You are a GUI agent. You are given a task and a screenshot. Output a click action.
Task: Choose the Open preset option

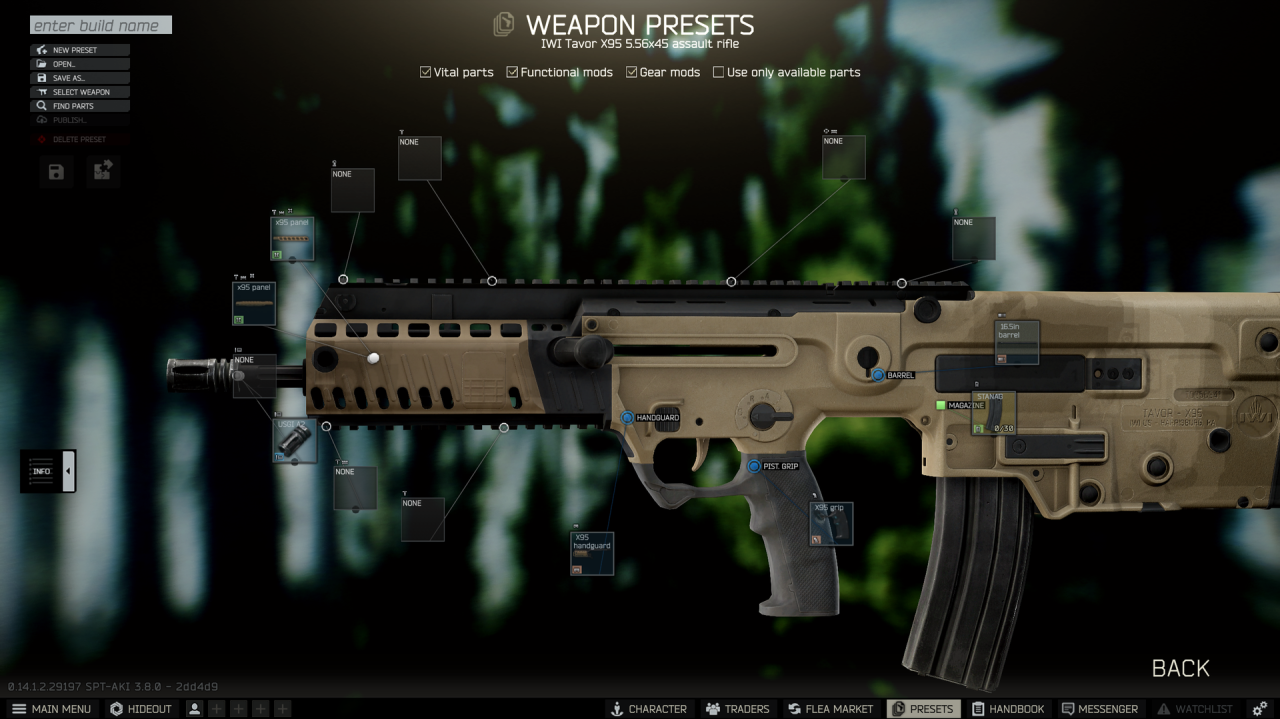(x=80, y=64)
